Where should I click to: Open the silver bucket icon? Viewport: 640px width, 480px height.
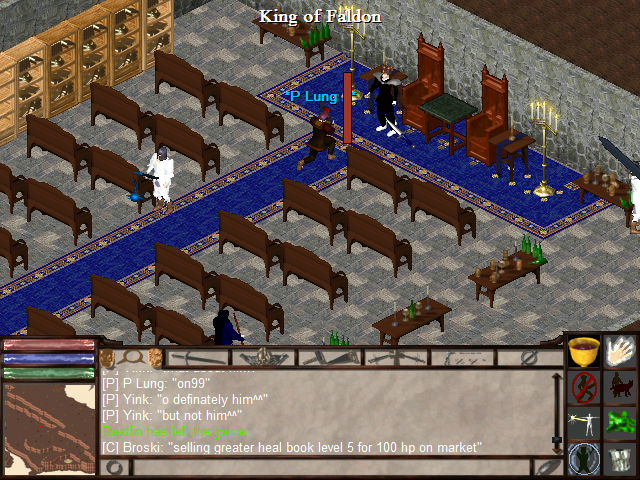click(x=620, y=458)
